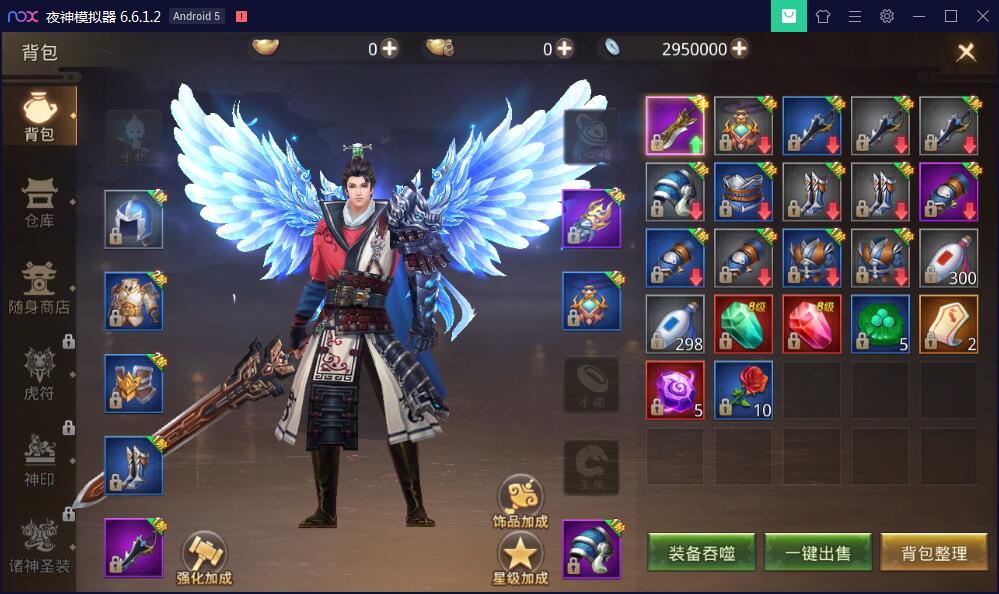Viewport: 999px width, 594px height.
Task: Sort the bag with 背包整理
Action: point(933,553)
